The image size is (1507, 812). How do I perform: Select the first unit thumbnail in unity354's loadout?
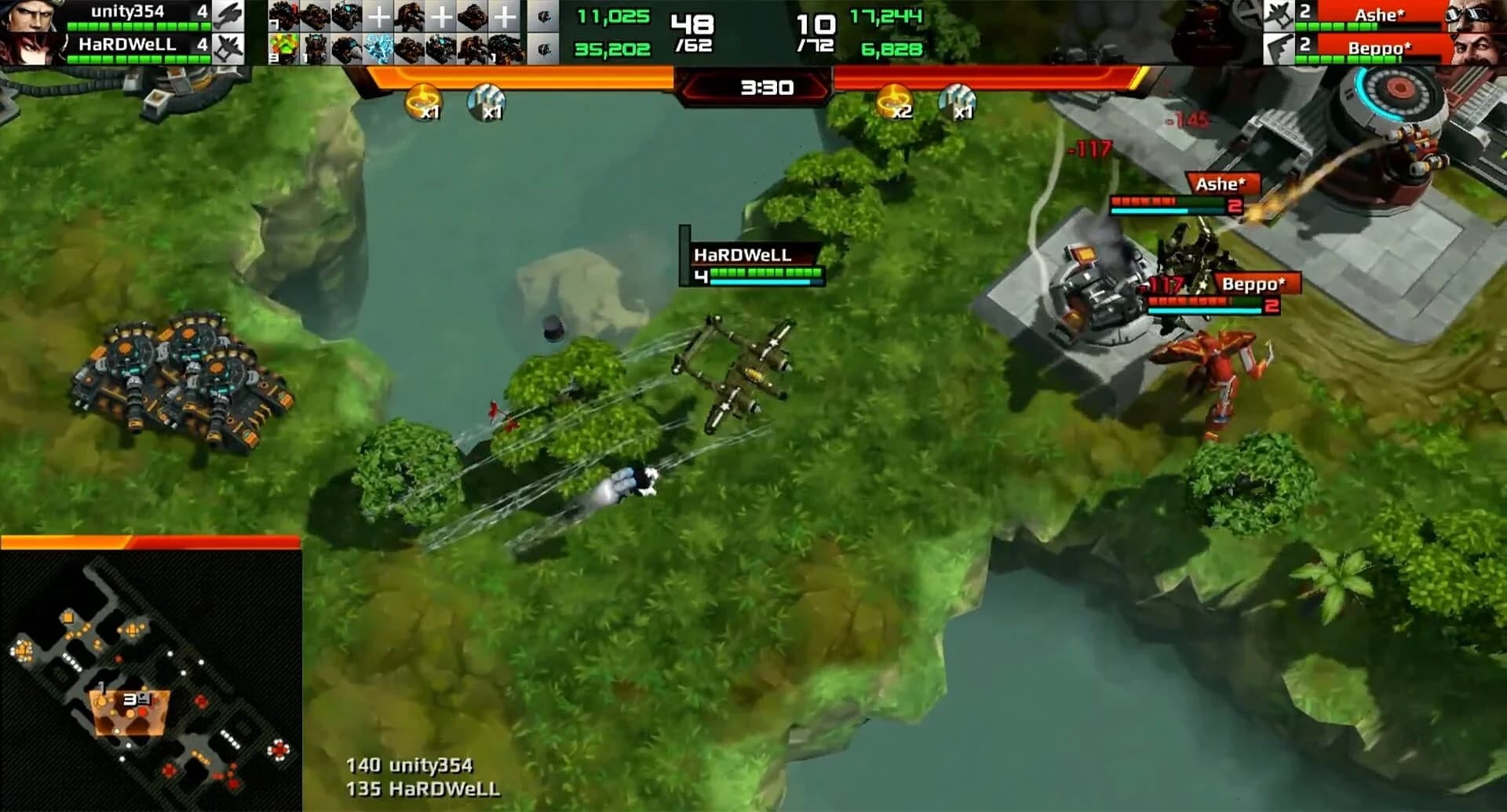[283, 16]
